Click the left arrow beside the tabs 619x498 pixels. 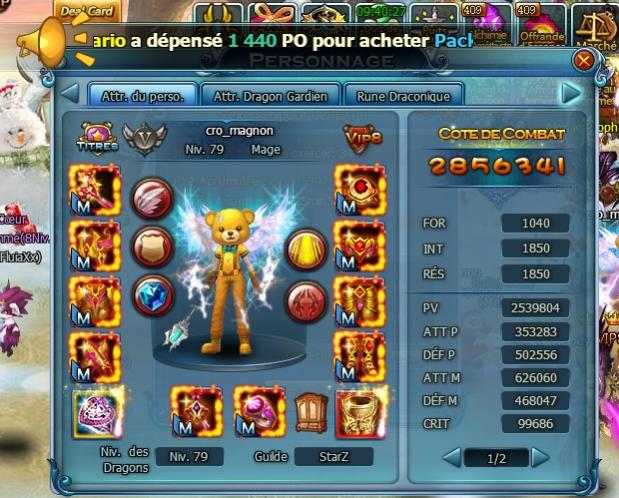tap(70, 94)
